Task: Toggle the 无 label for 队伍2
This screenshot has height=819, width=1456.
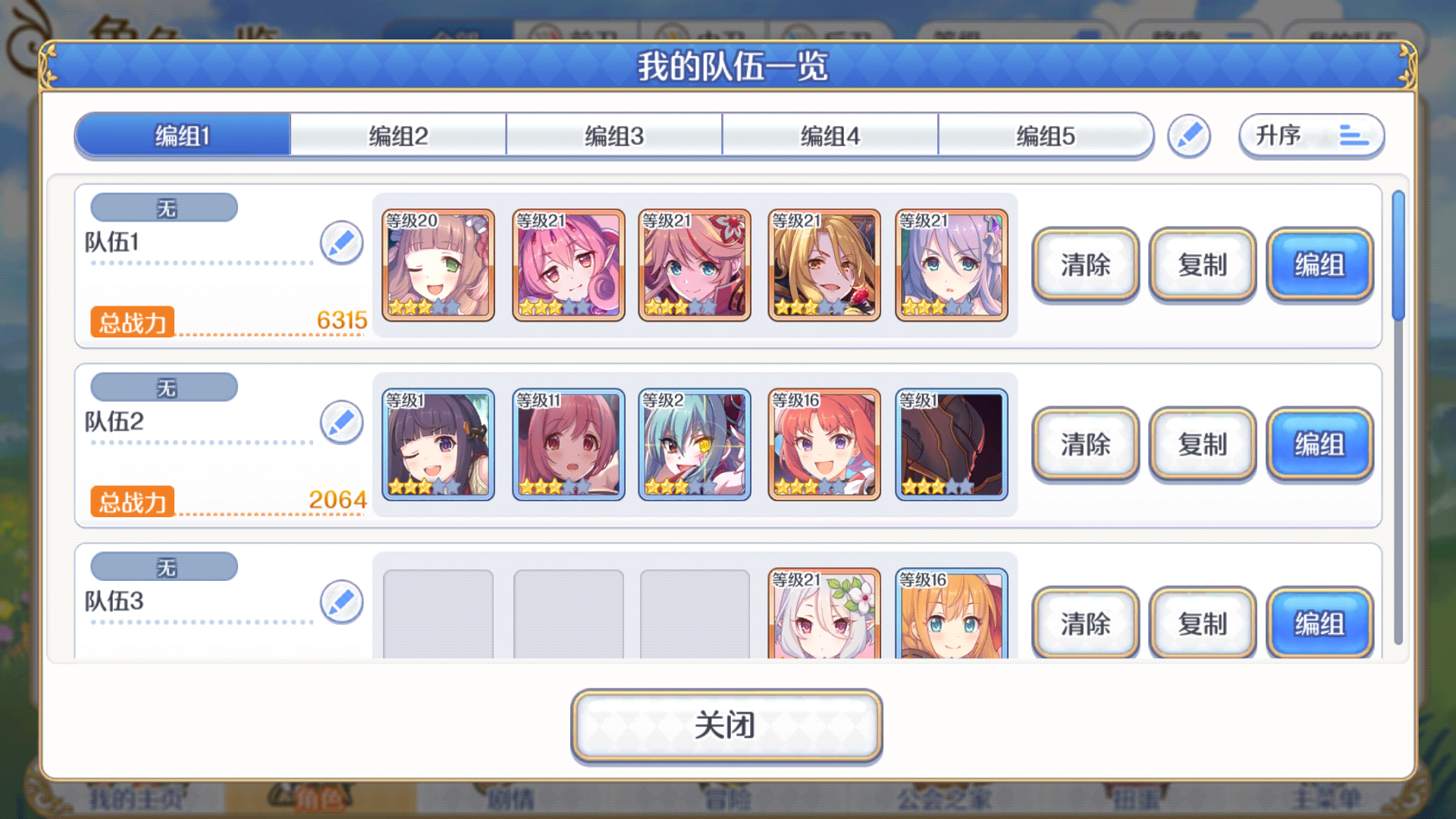Action: pos(163,387)
